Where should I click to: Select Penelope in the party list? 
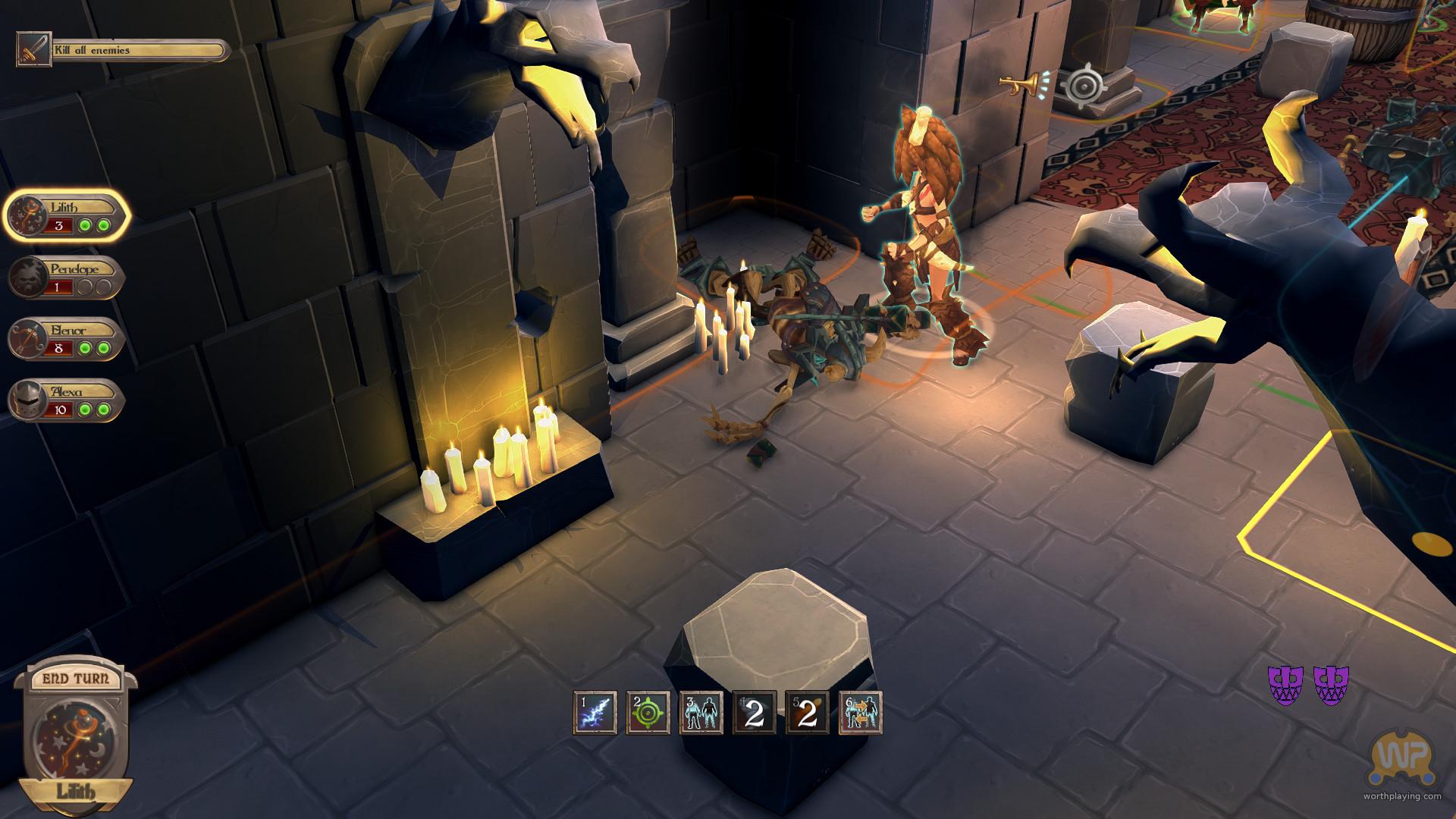click(65, 278)
